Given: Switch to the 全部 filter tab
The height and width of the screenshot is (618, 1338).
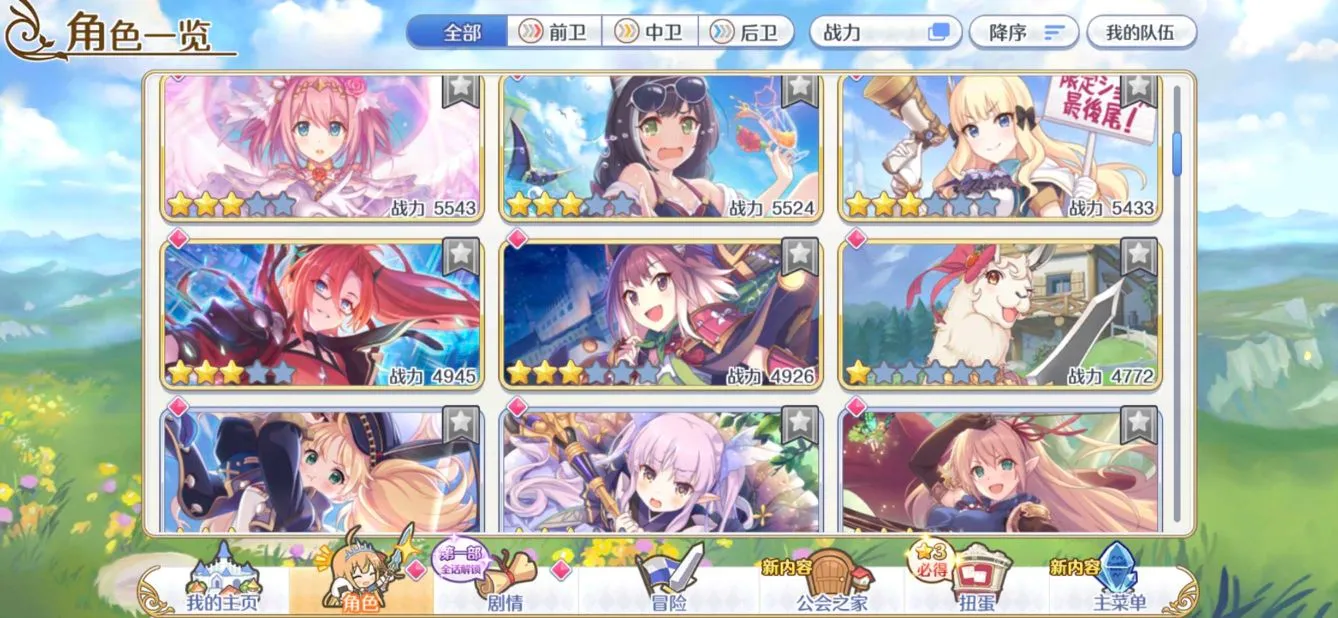Looking at the screenshot, I should pyautogui.click(x=461, y=32).
